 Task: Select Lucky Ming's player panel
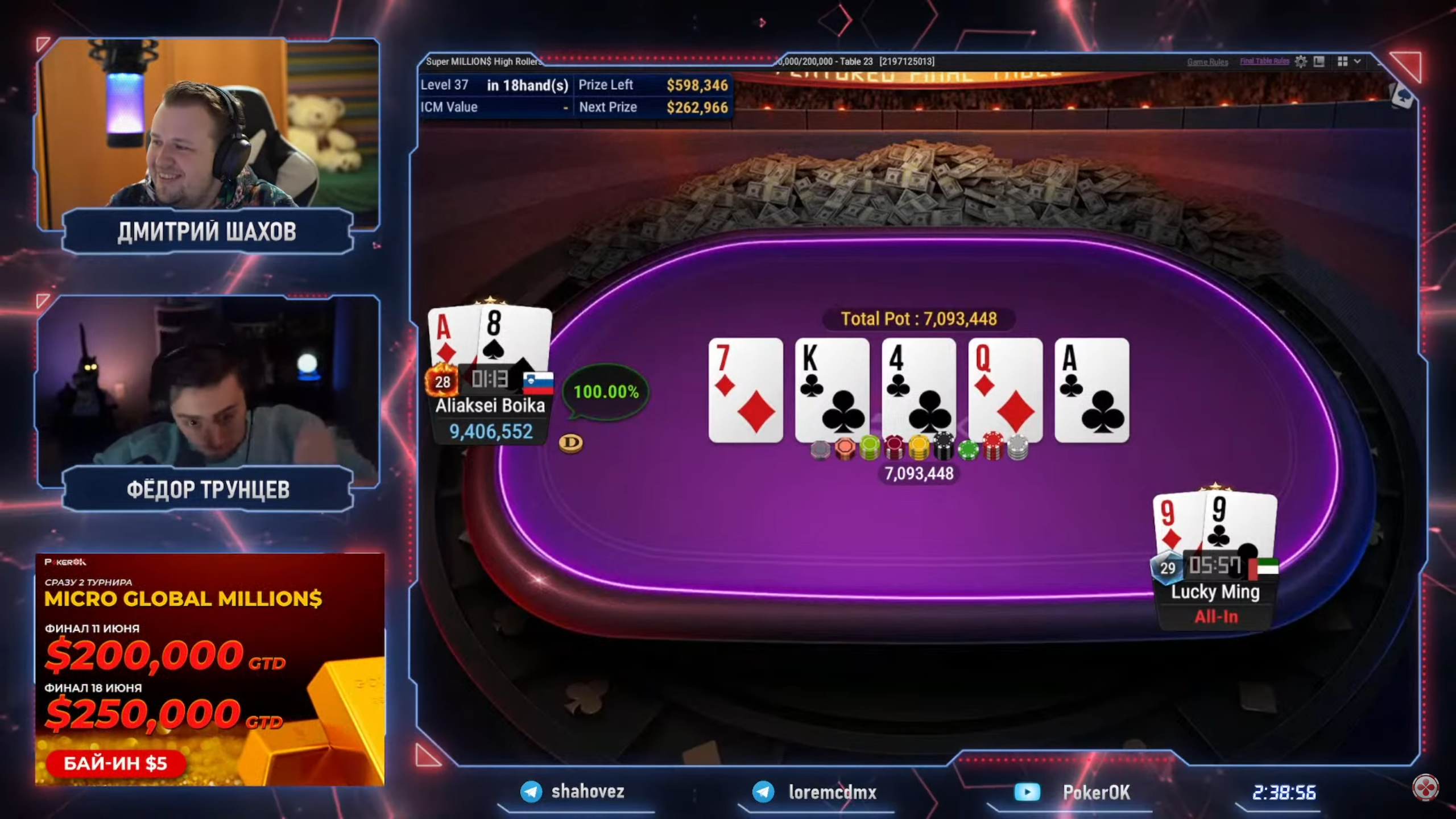point(1215,603)
